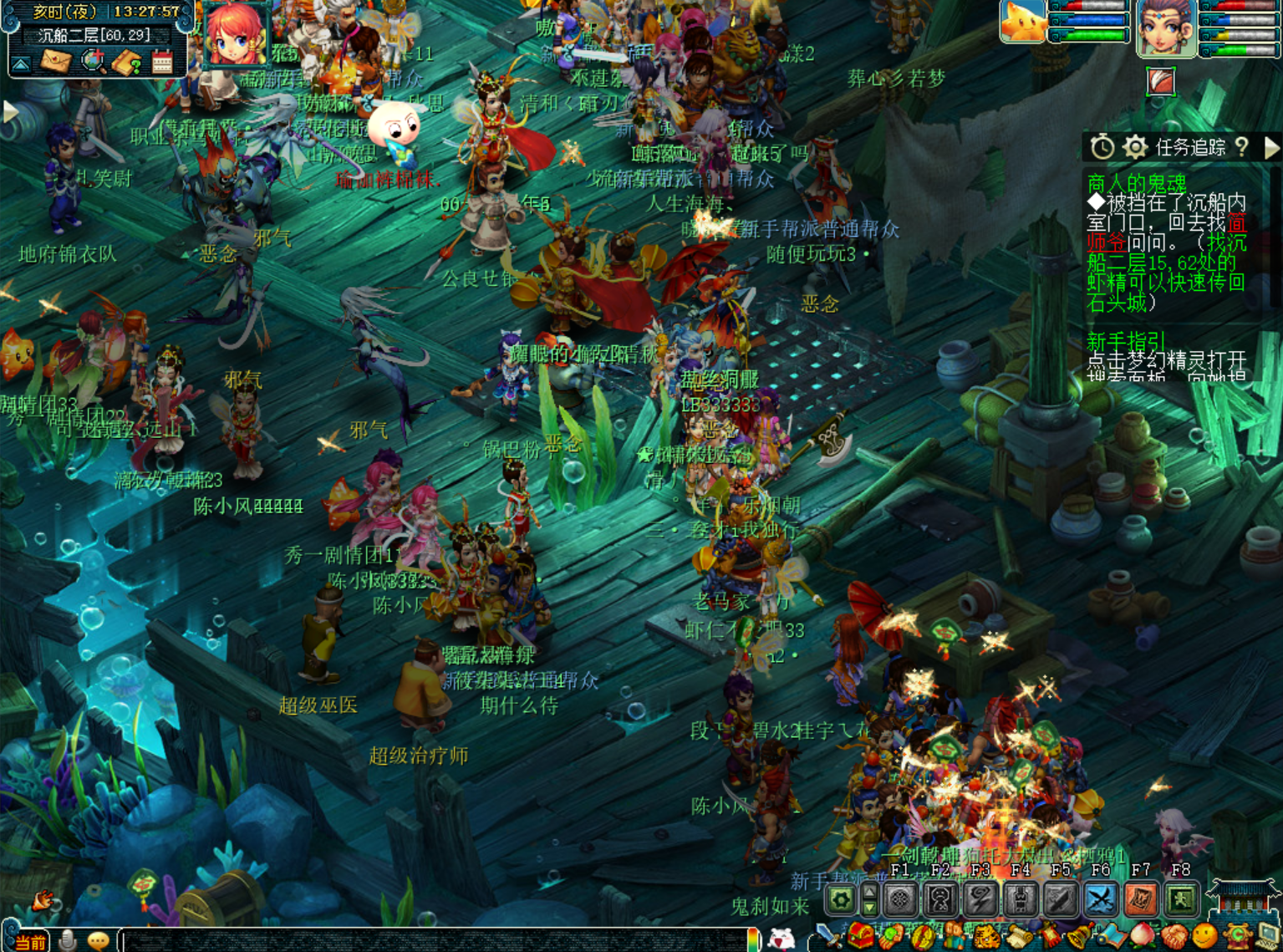Image resolution: width=1283 pixels, height=952 pixels.
Task: Open the help guide book icon
Action: tap(127, 63)
